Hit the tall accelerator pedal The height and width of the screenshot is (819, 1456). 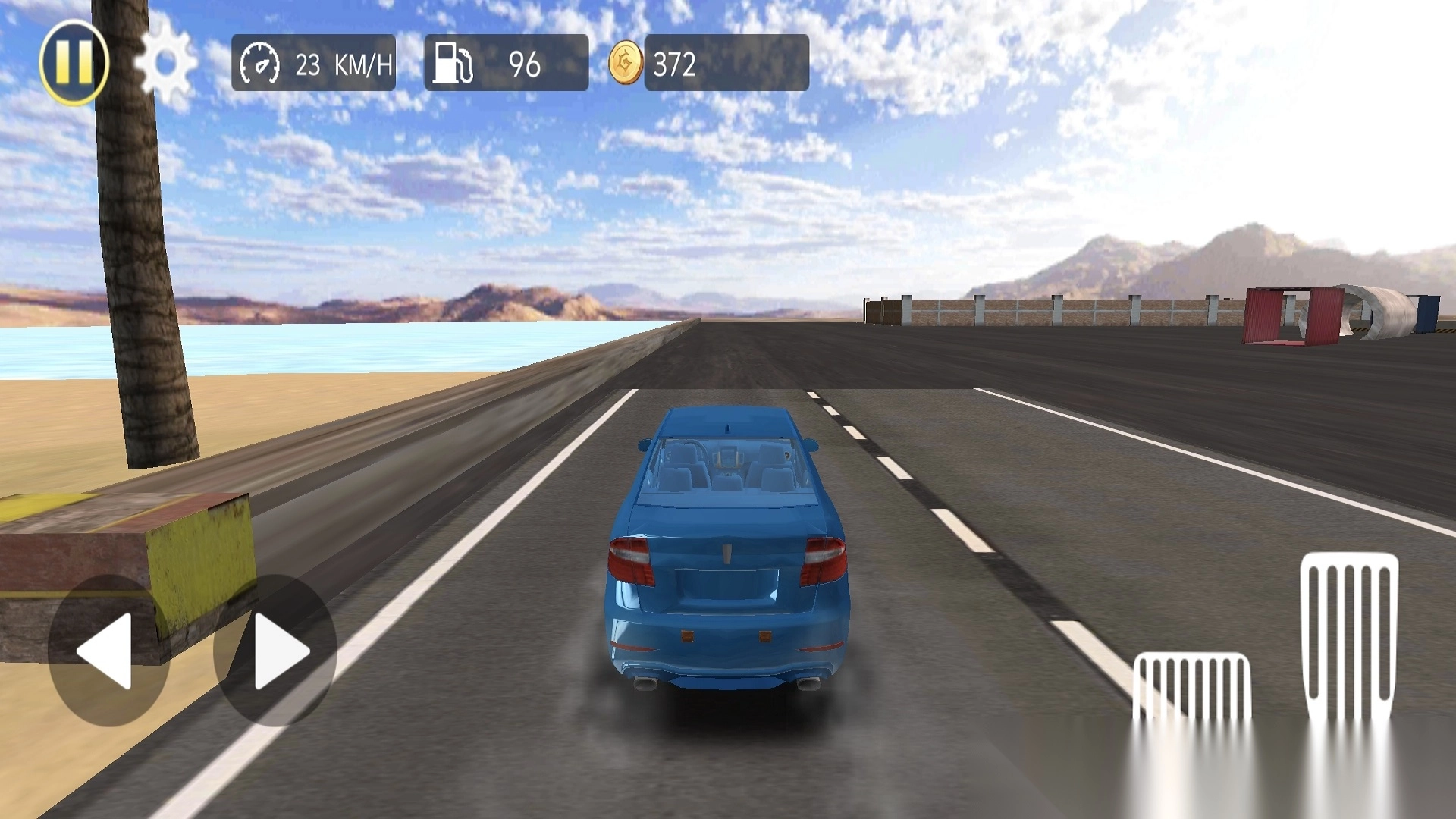[x=1349, y=635]
